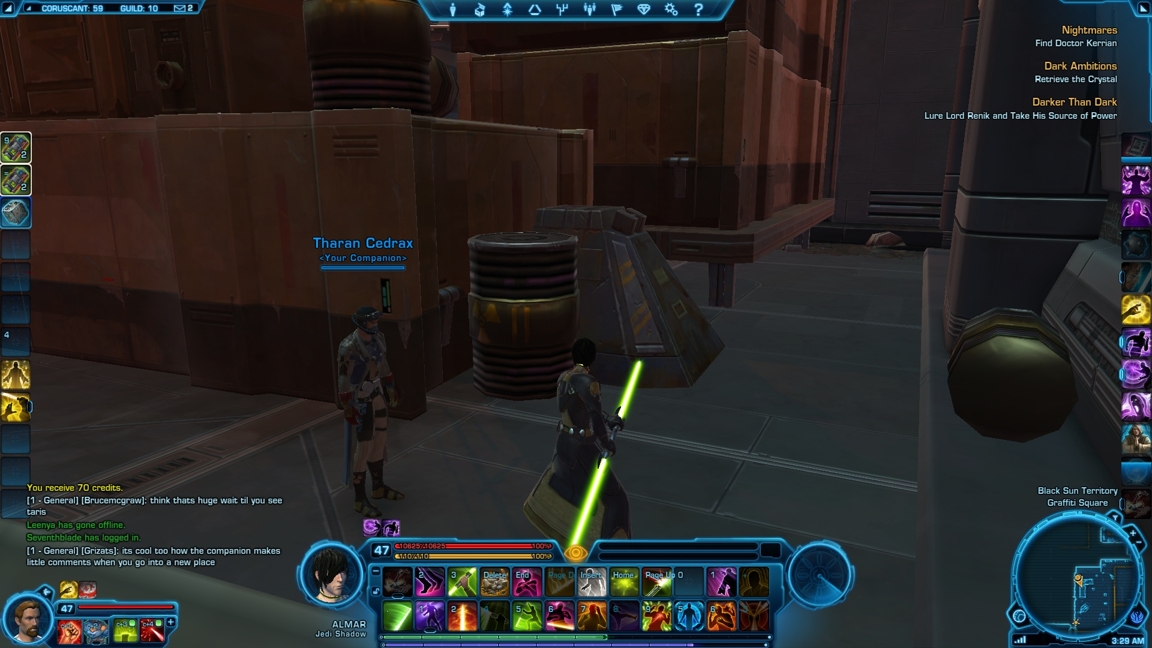Open the Cartel Market diamond icon
Viewport: 1152px width, 648px height.
[643, 10]
